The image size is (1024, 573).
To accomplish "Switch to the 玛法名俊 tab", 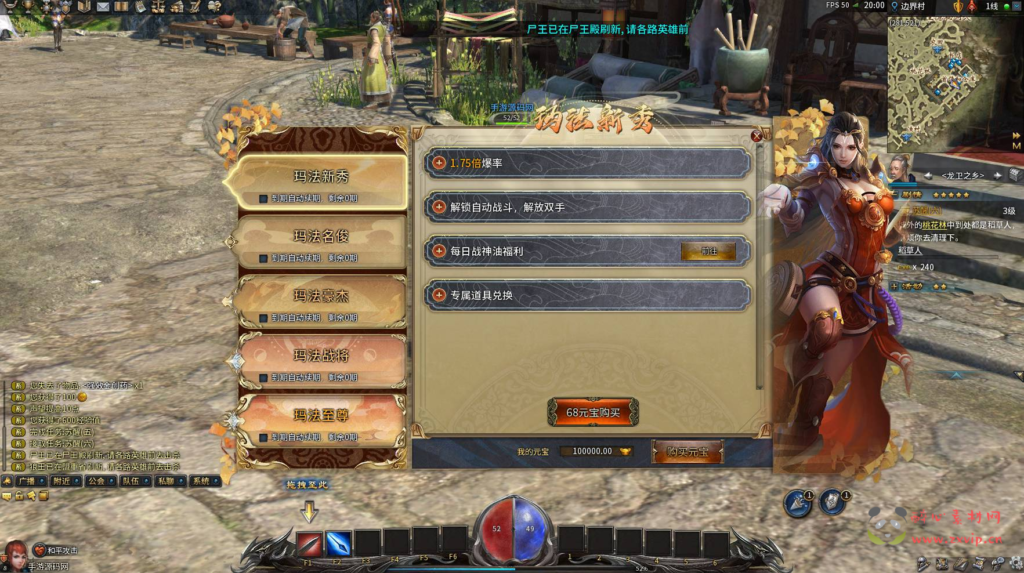I will point(320,237).
